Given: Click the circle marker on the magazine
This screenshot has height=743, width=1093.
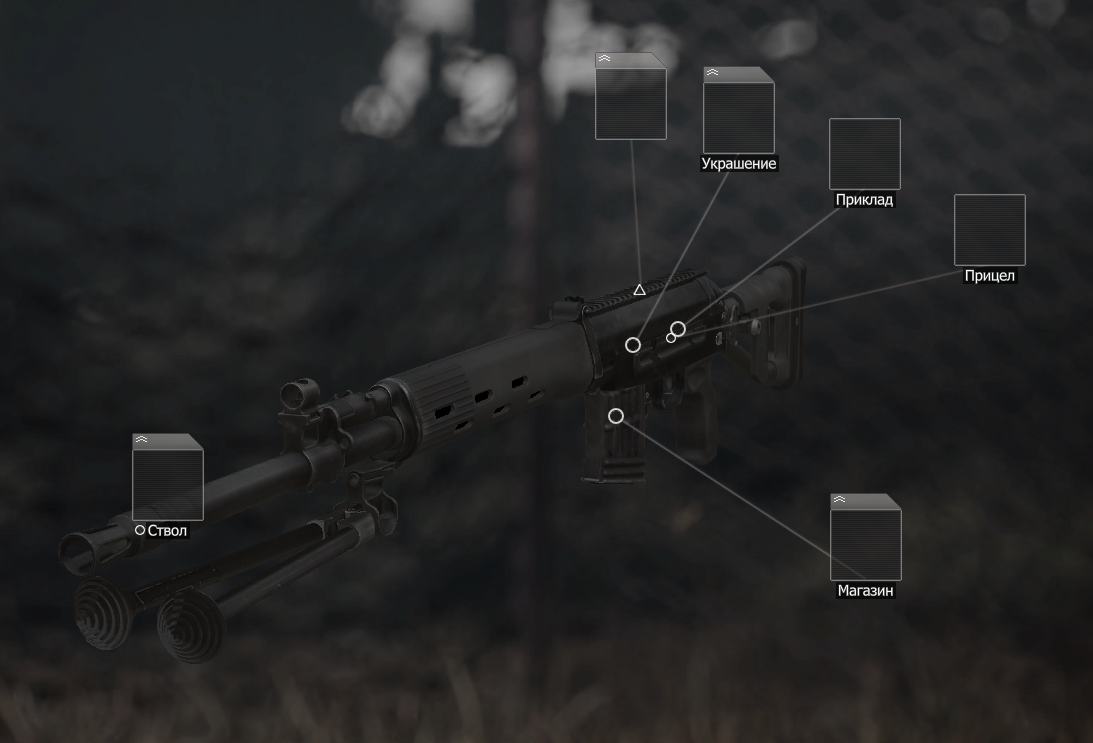Looking at the screenshot, I should (616, 416).
